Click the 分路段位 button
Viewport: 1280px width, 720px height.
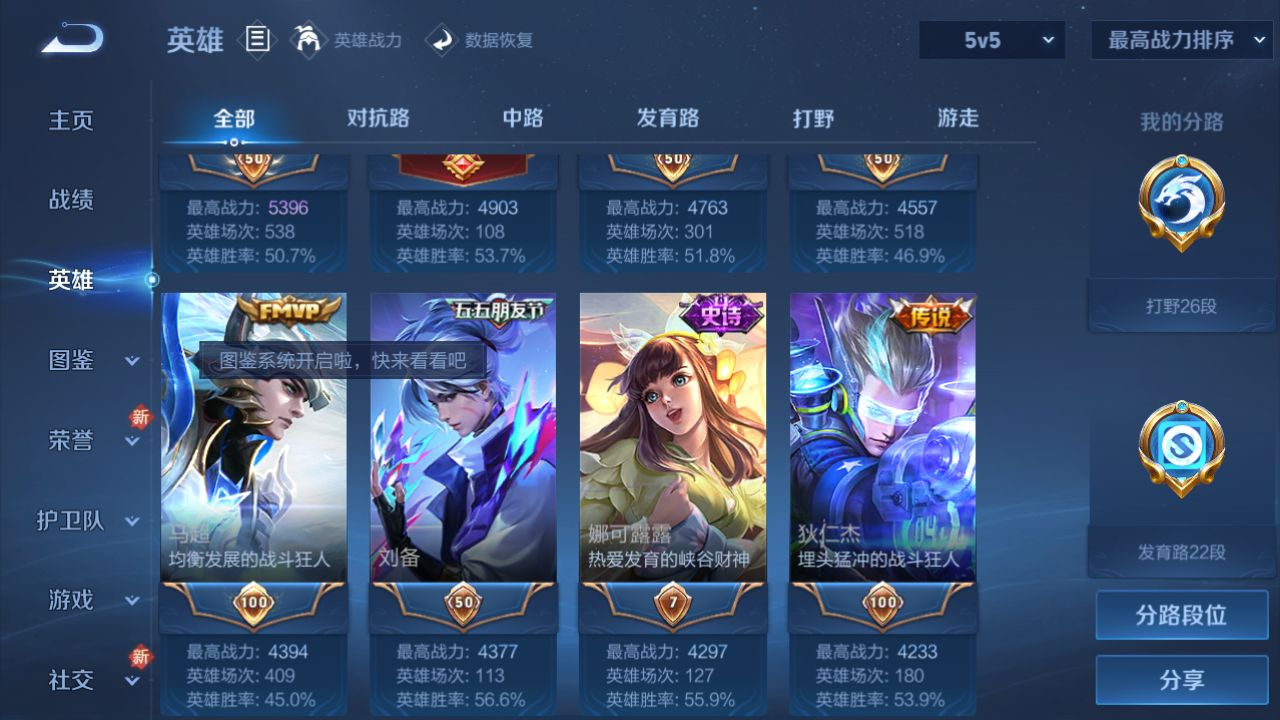(1181, 615)
